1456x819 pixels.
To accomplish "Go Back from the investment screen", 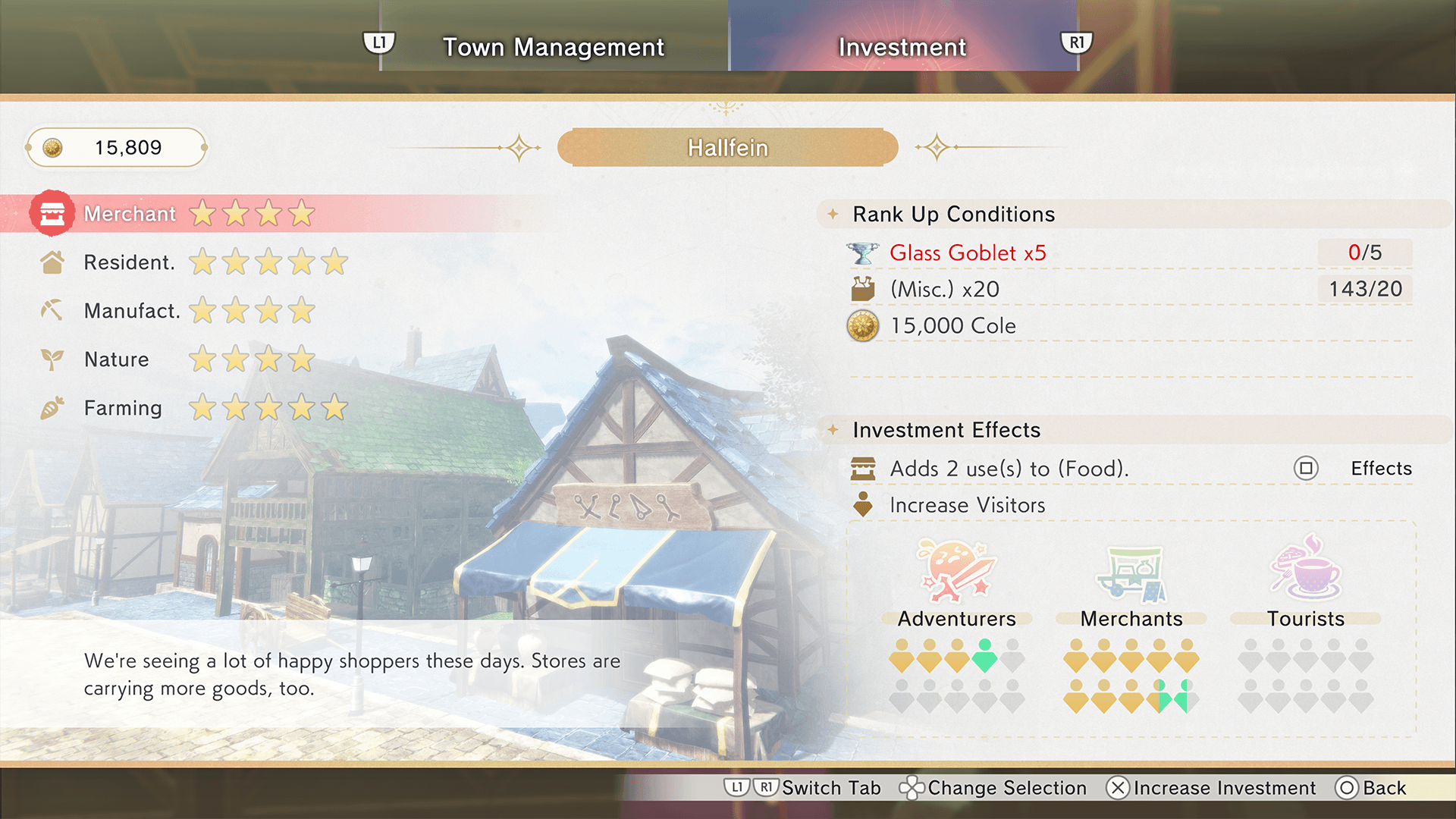I will coord(1371,788).
